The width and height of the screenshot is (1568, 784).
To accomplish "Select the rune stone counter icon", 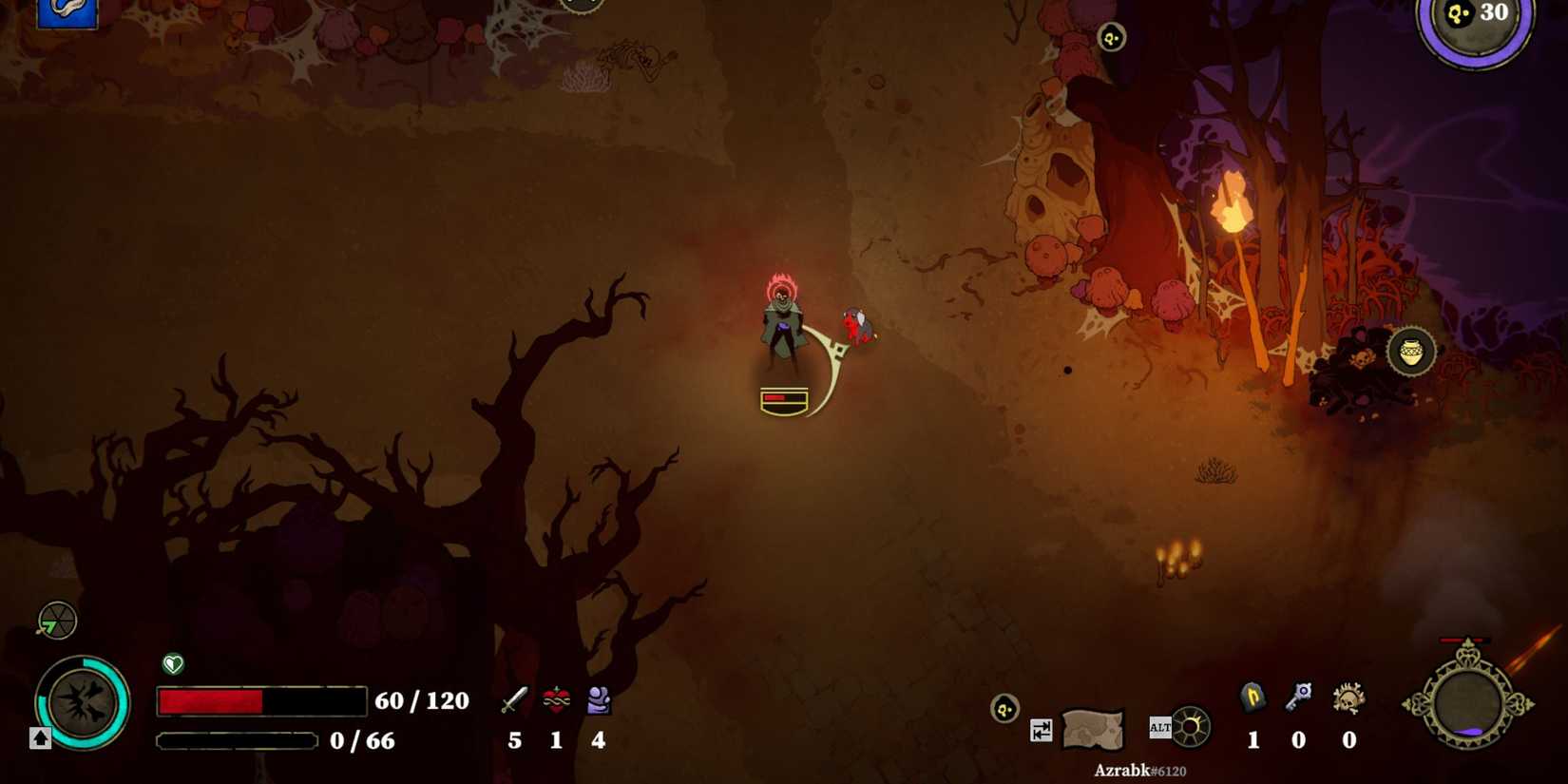I will pyautogui.click(x=1252, y=698).
